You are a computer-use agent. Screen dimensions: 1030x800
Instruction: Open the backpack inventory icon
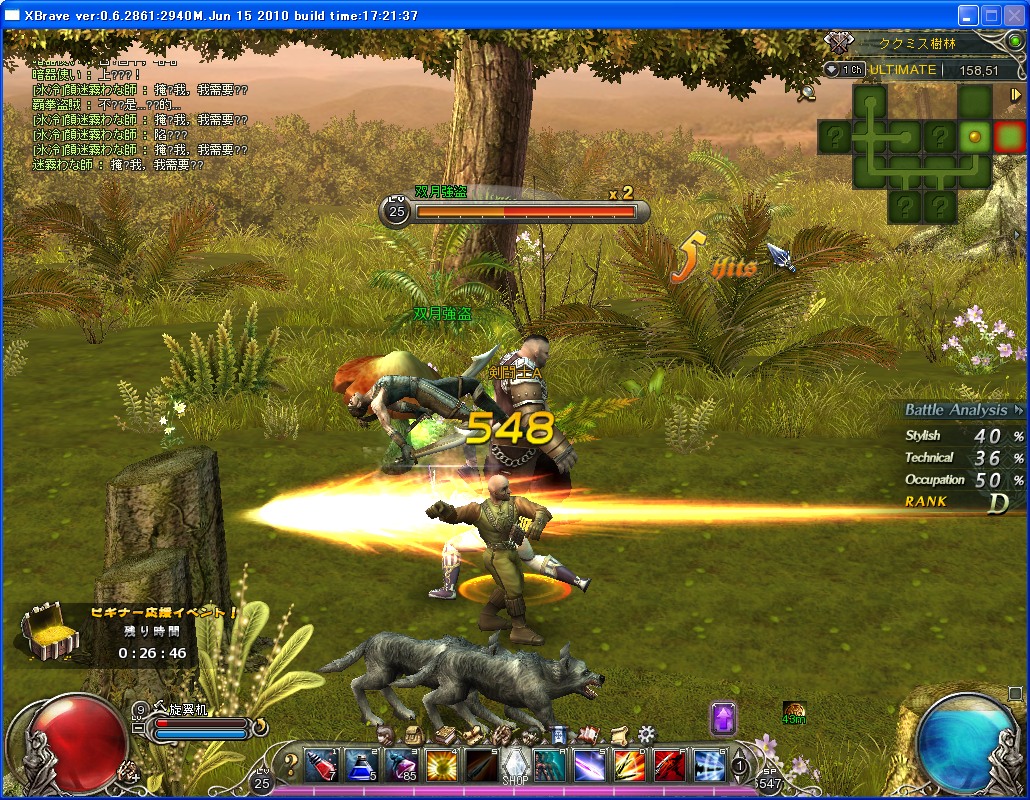[412, 735]
